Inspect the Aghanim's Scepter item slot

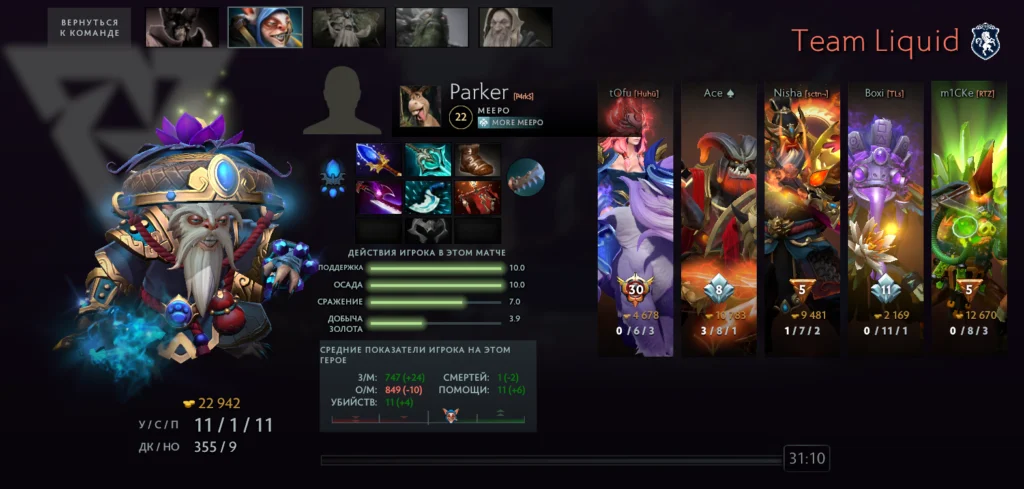point(378,160)
